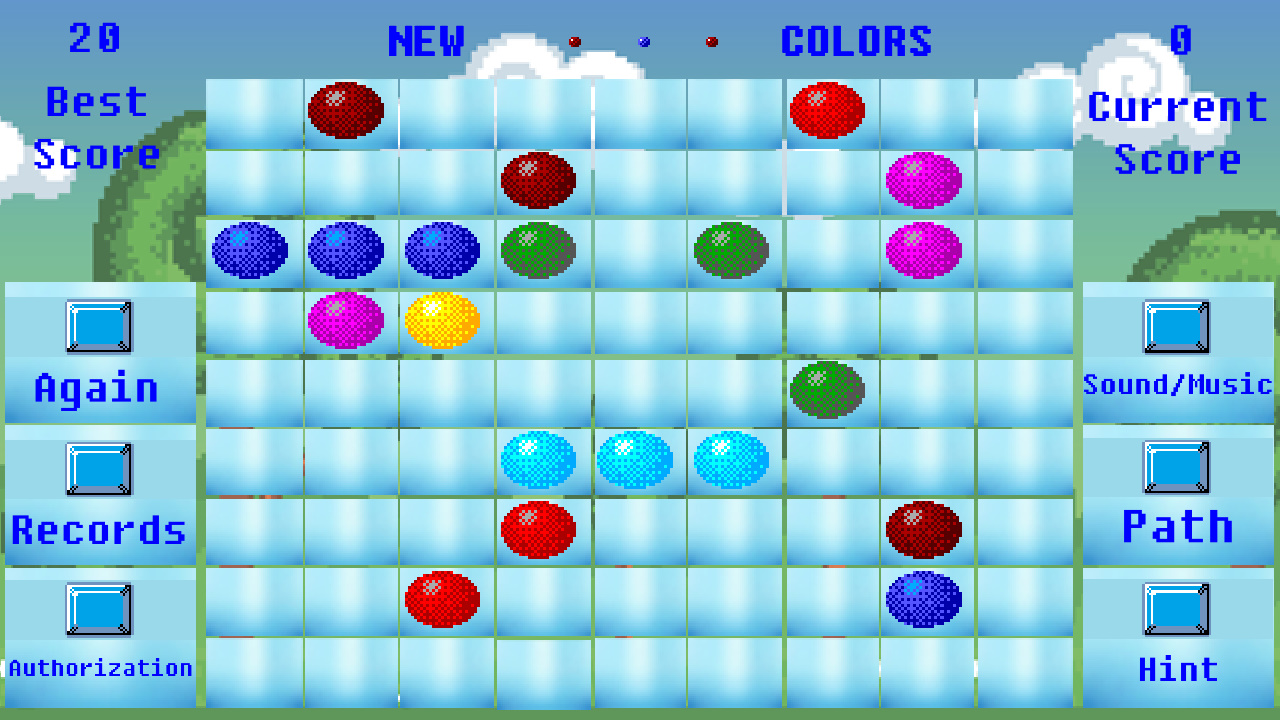Start a new game via the Again icon
Screen dimensions: 1280x720
coord(97,325)
